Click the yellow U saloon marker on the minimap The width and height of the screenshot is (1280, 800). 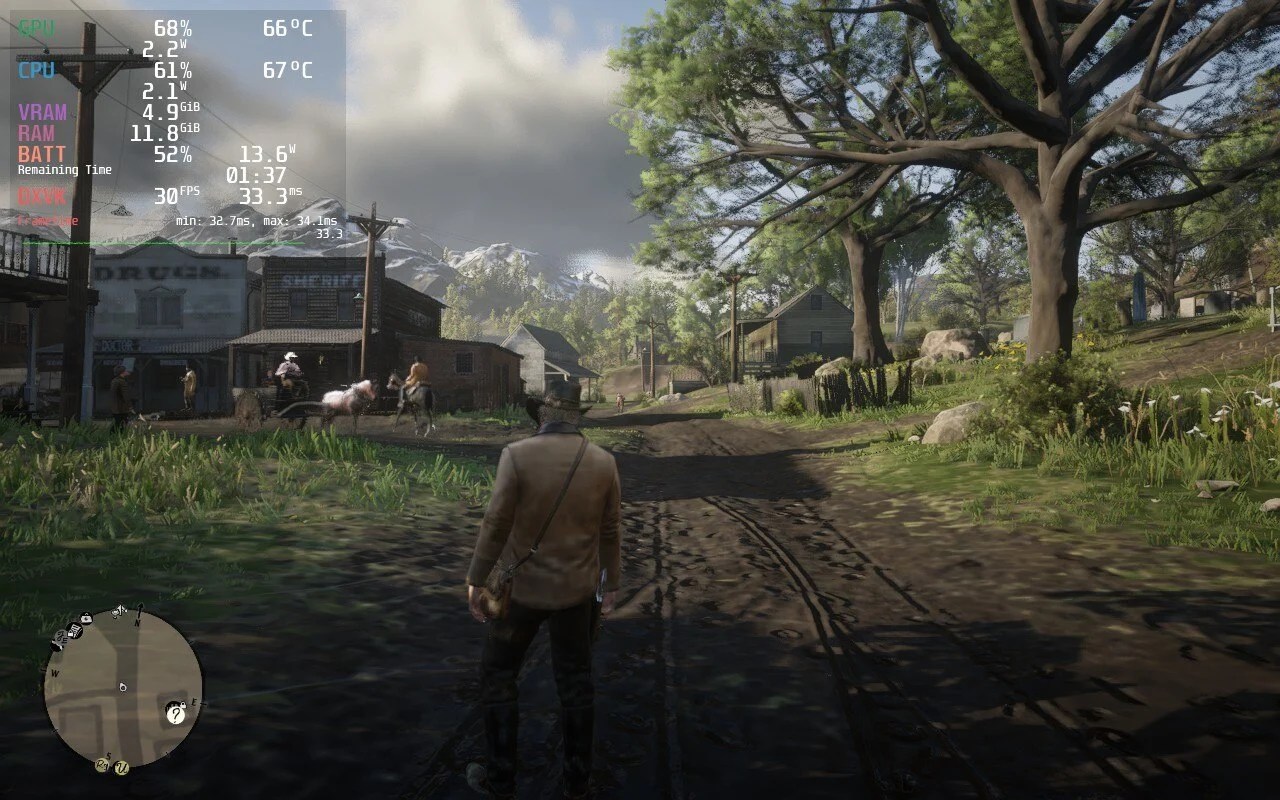coord(121,769)
